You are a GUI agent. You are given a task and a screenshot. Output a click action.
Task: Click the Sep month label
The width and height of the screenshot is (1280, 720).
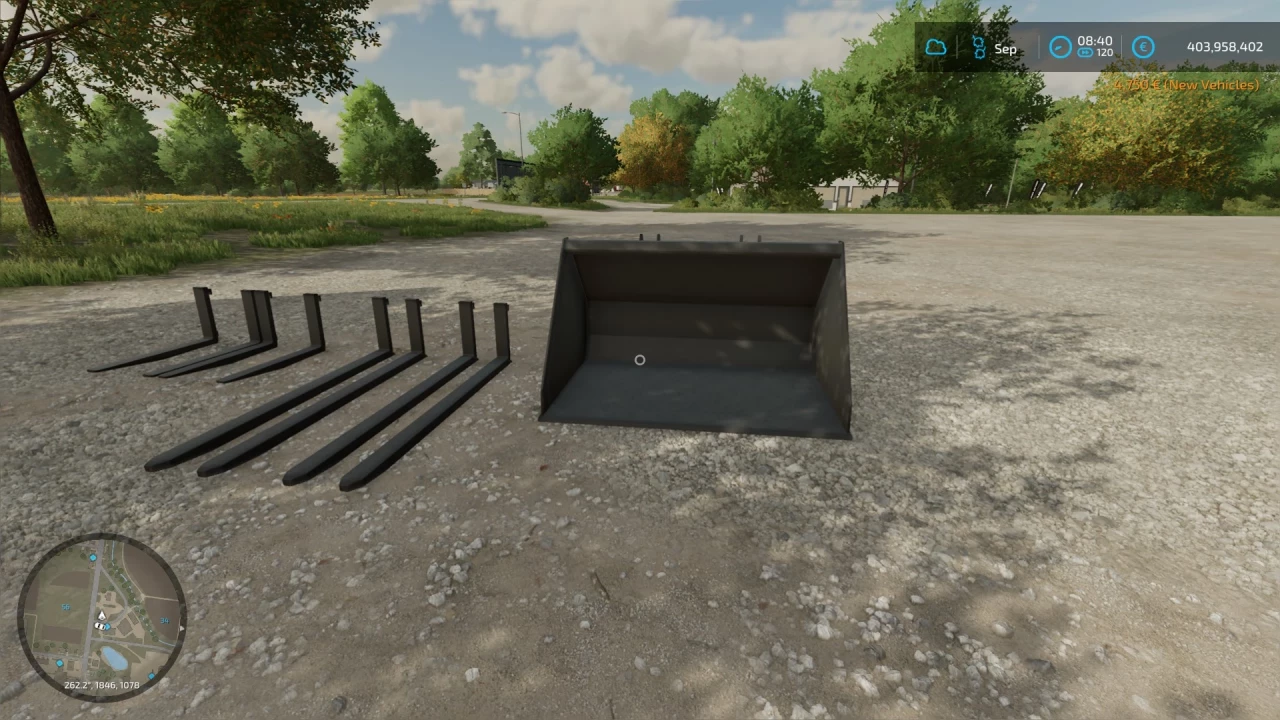pyautogui.click(x=1005, y=47)
